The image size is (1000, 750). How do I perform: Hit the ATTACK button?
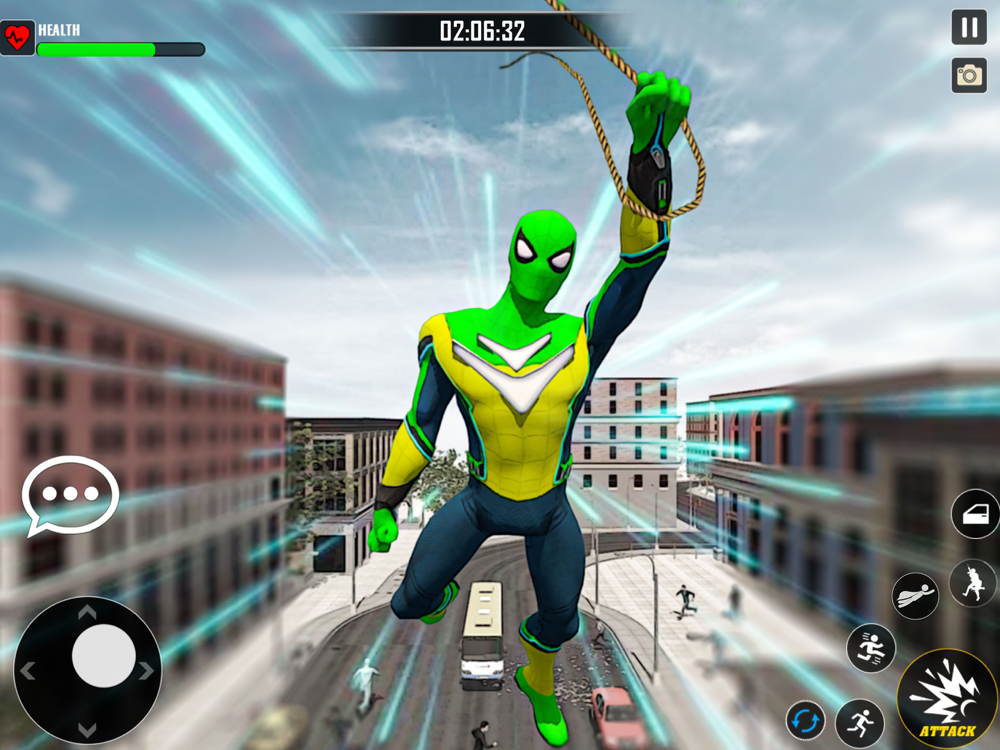[946, 699]
